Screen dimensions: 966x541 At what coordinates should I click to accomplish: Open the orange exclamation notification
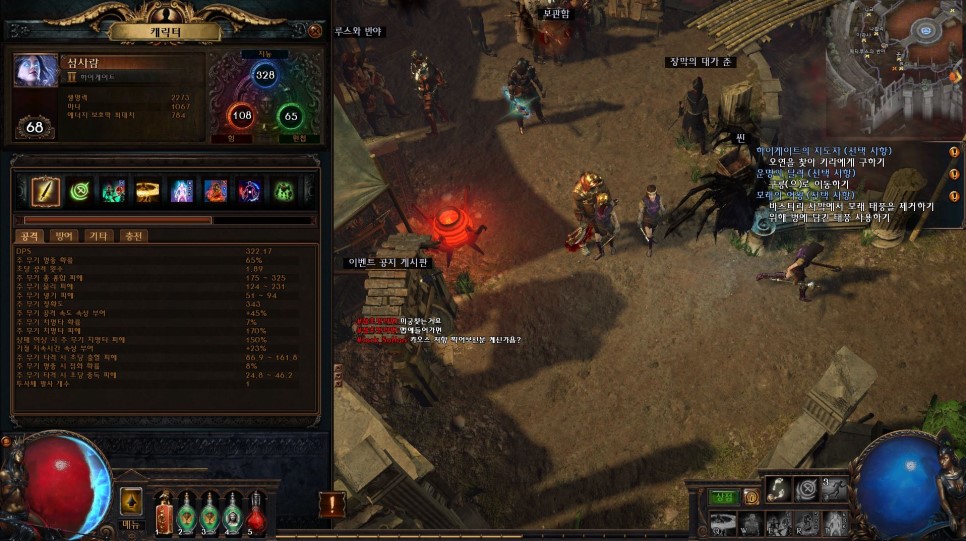[x=331, y=505]
